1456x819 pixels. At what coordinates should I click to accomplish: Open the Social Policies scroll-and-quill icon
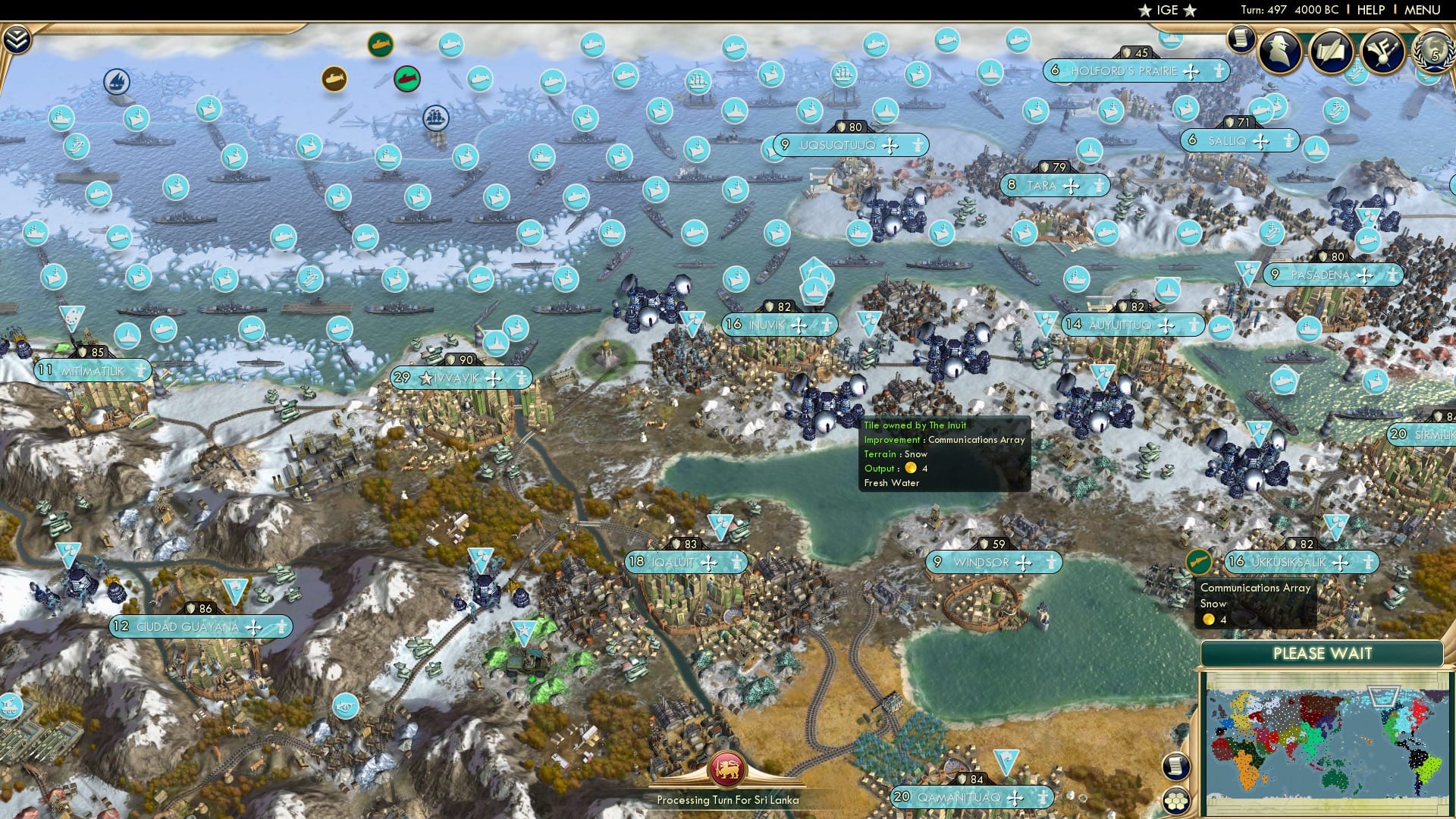click(1331, 49)
